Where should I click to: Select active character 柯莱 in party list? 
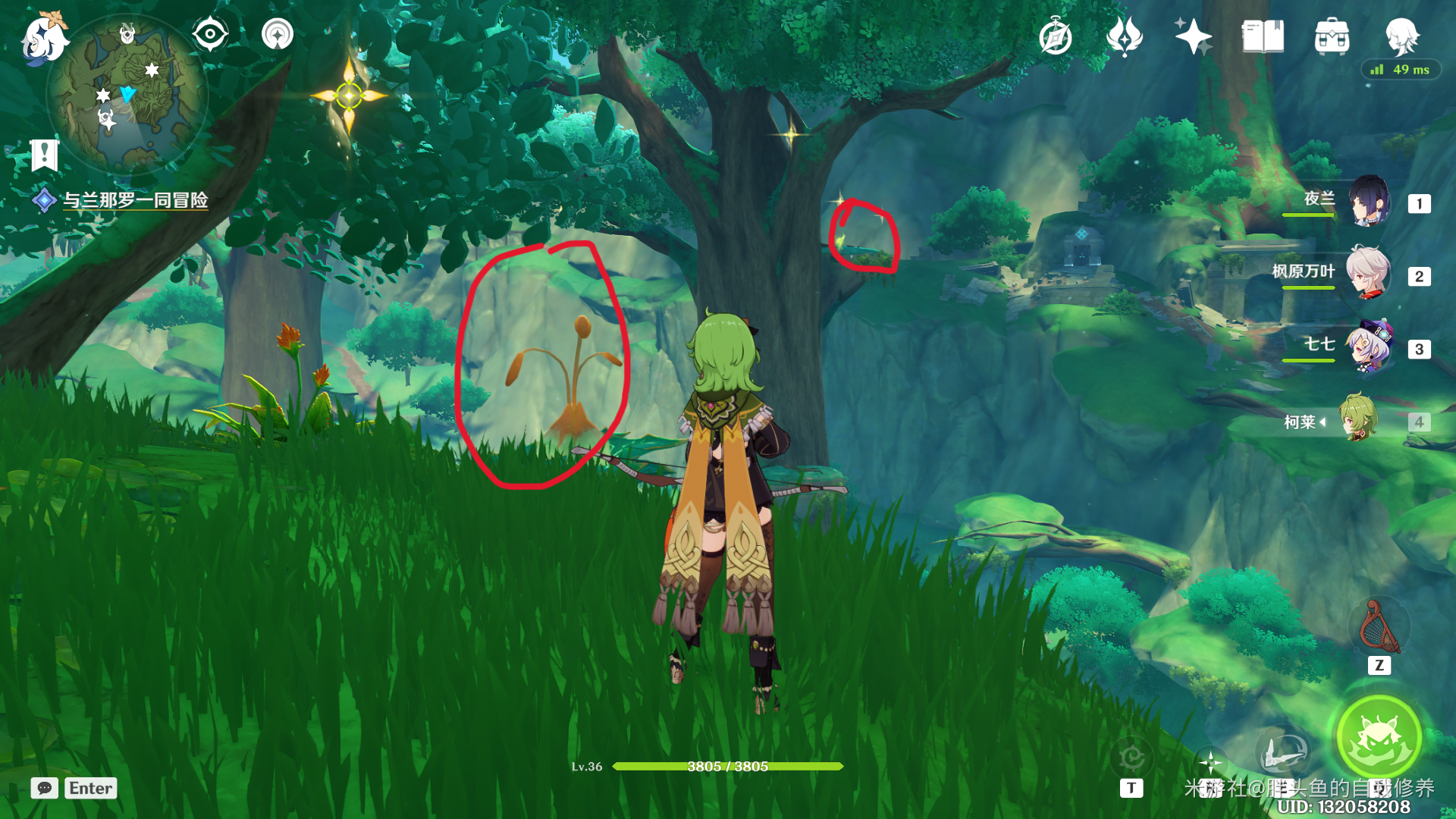1358,419
